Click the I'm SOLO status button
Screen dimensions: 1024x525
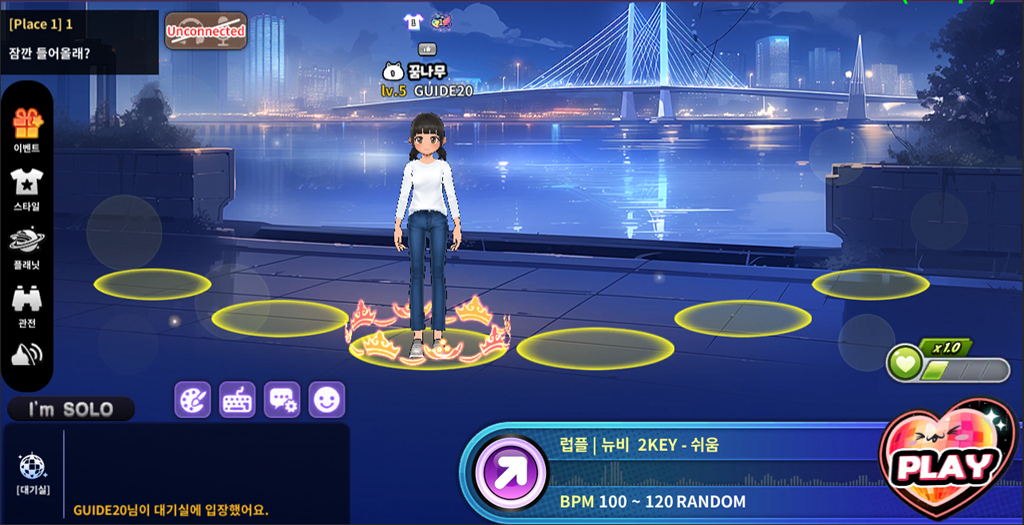[71, 409]
